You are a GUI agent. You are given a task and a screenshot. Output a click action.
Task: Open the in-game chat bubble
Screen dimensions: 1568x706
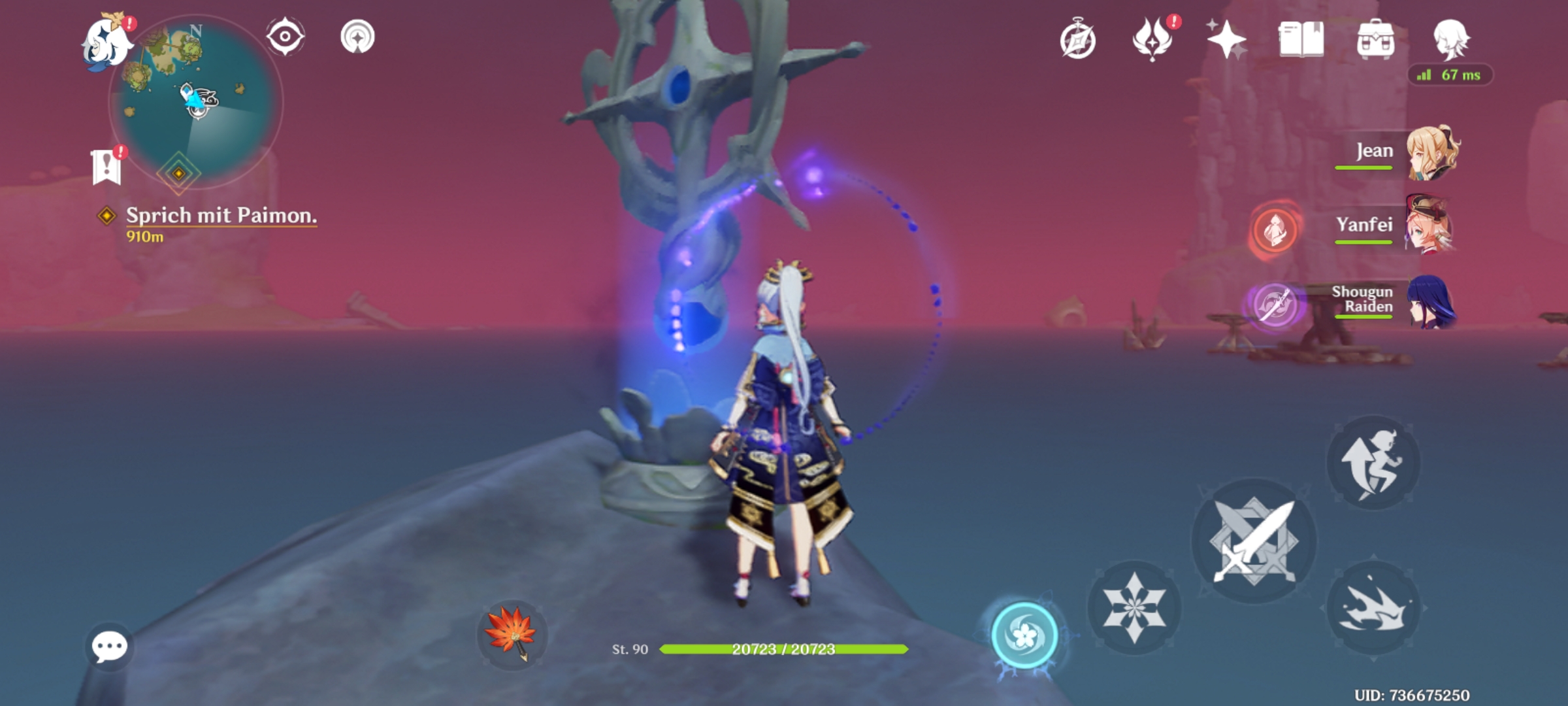click(x=108, y=647)
